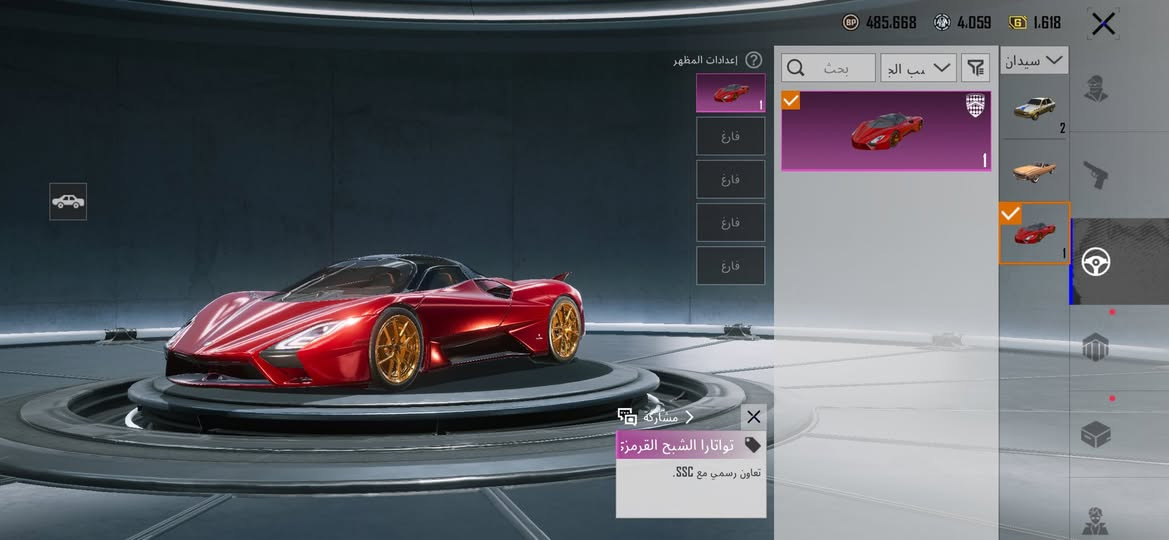This screenshot has width=1169, height=540.
Task: Open the striped crate tab
Action: click(1097, 348)
